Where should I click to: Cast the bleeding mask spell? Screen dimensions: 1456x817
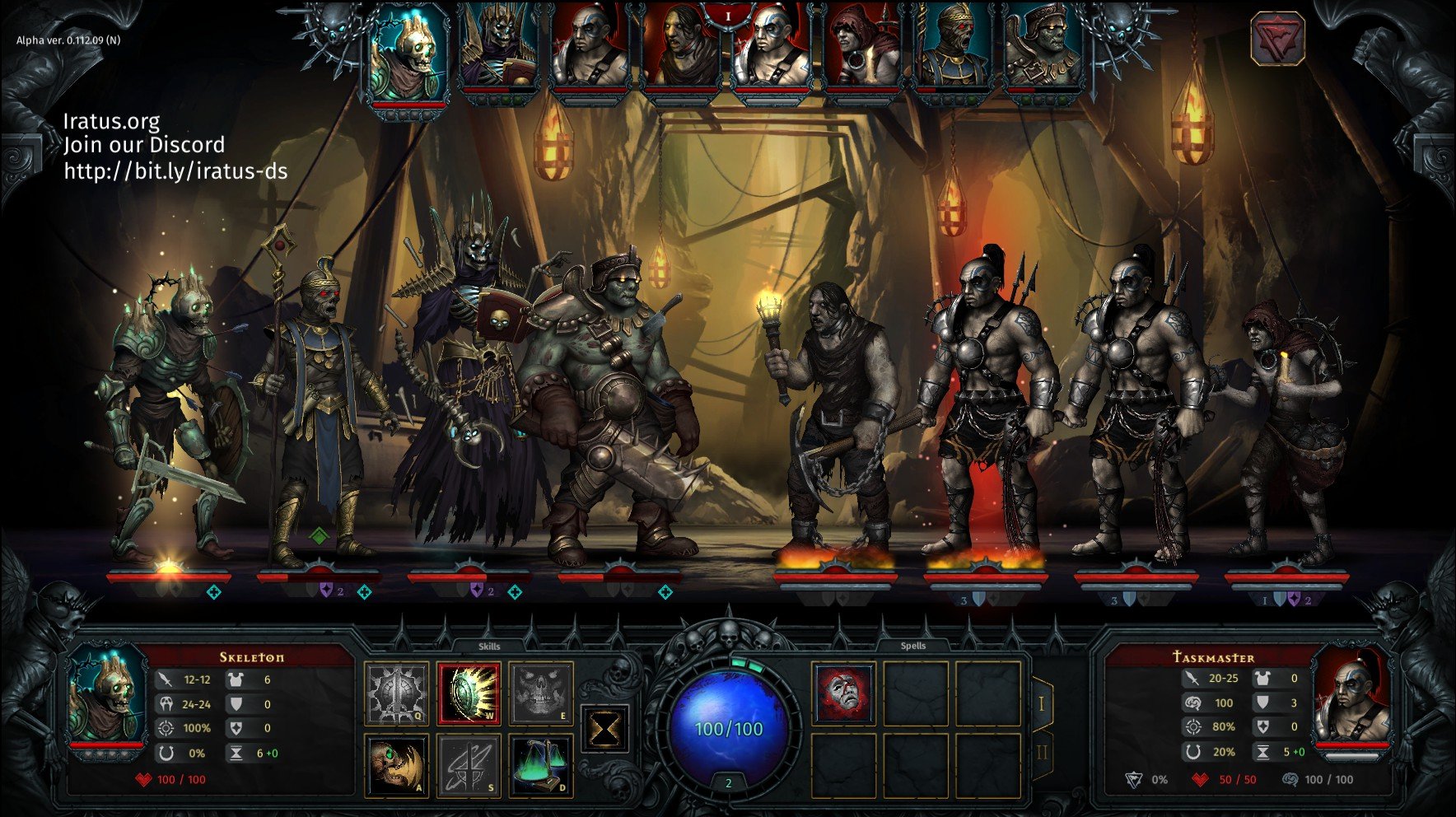point(843,693)
